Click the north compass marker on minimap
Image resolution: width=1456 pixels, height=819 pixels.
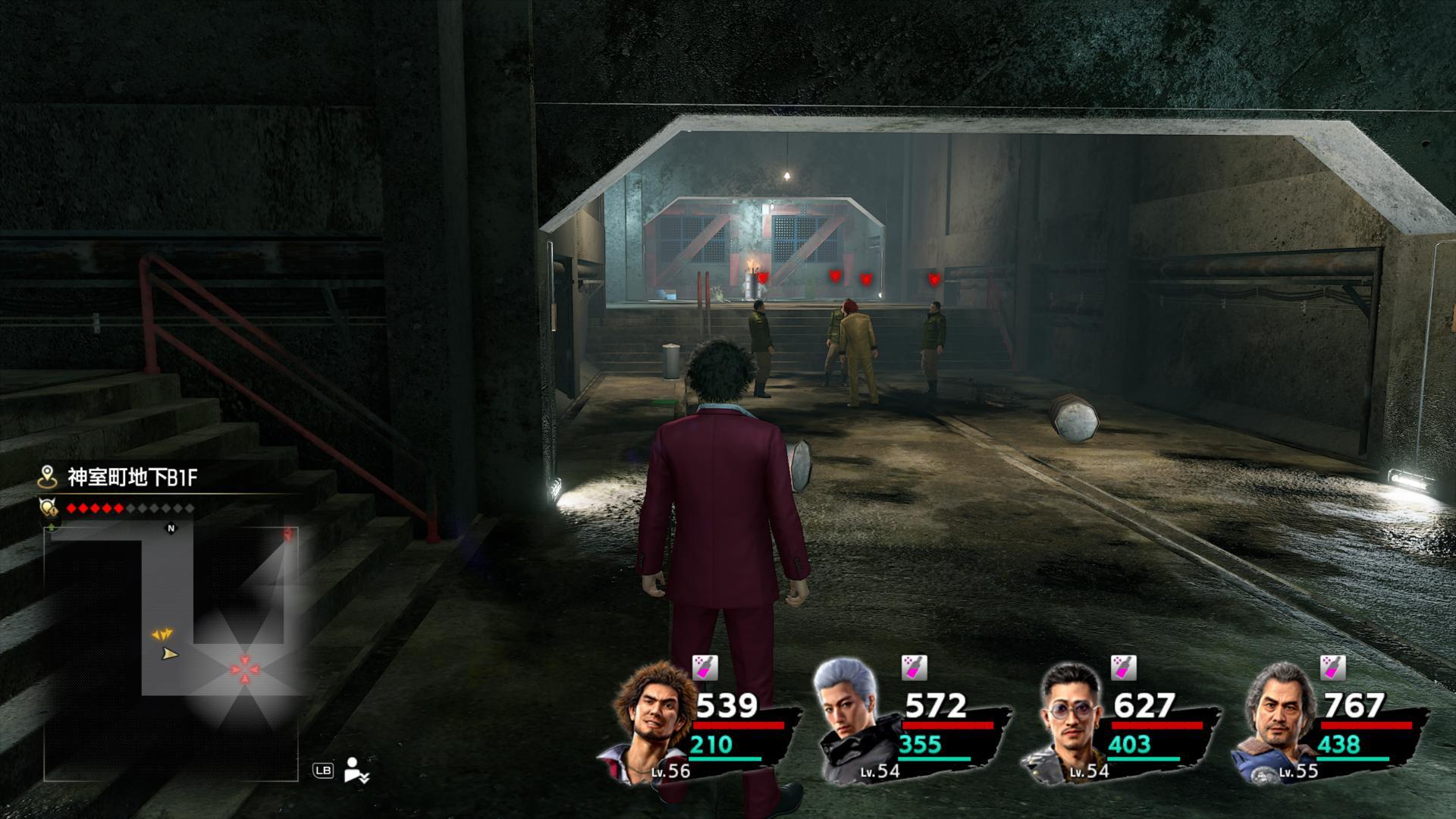(x=171, y=529)
